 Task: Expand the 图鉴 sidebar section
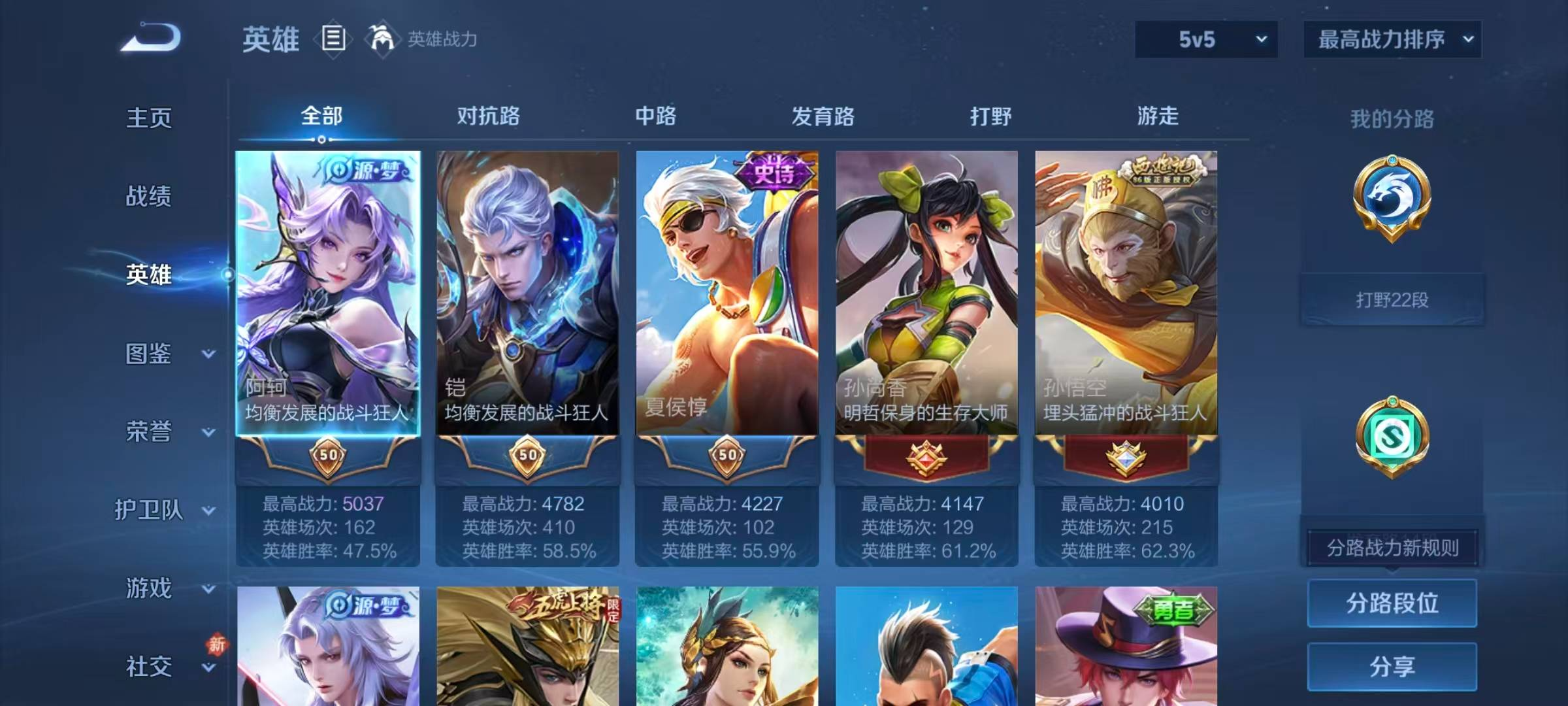[x=157, y=353]
